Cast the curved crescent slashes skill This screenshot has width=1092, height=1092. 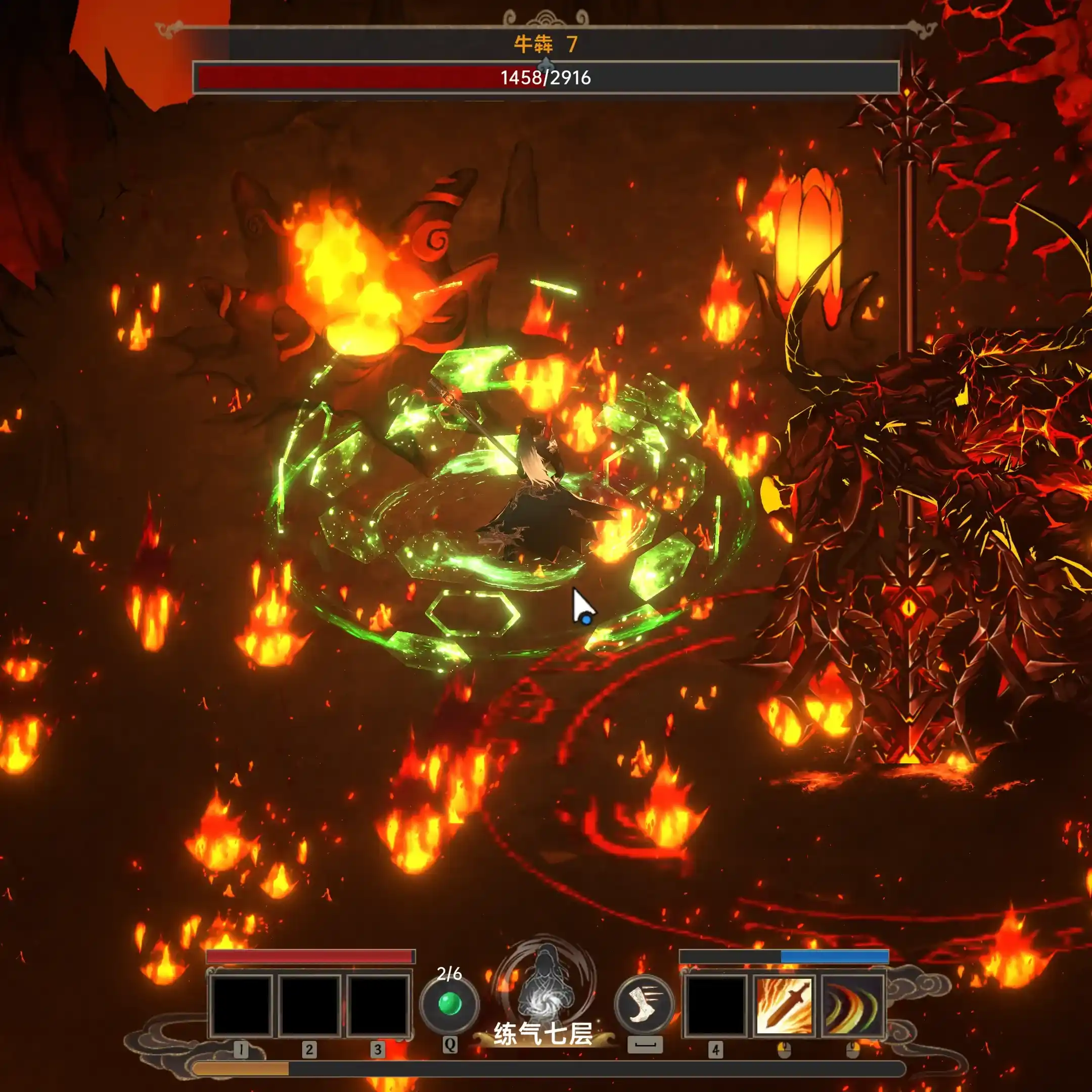click(852, 1006)
